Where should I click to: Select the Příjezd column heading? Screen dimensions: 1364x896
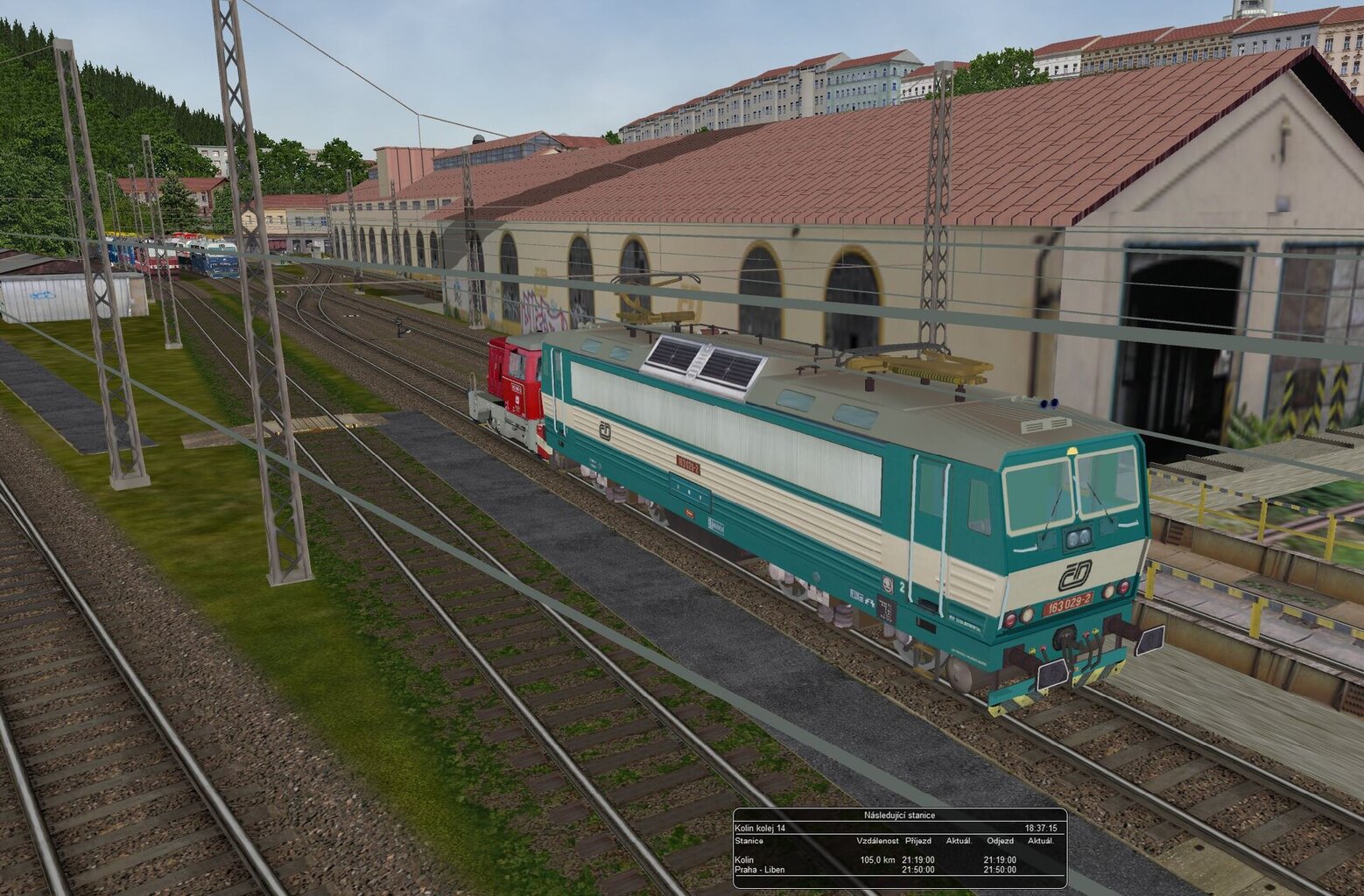[x=917, y=841]
